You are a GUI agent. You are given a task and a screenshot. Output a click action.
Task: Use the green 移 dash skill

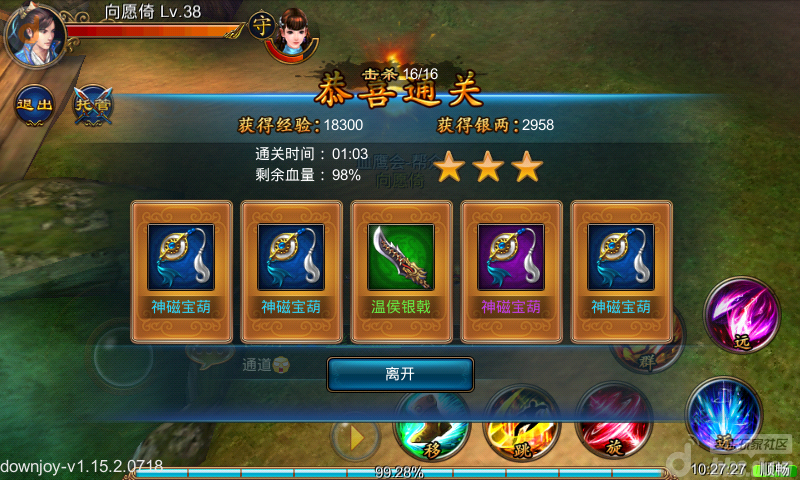(431, 426)
